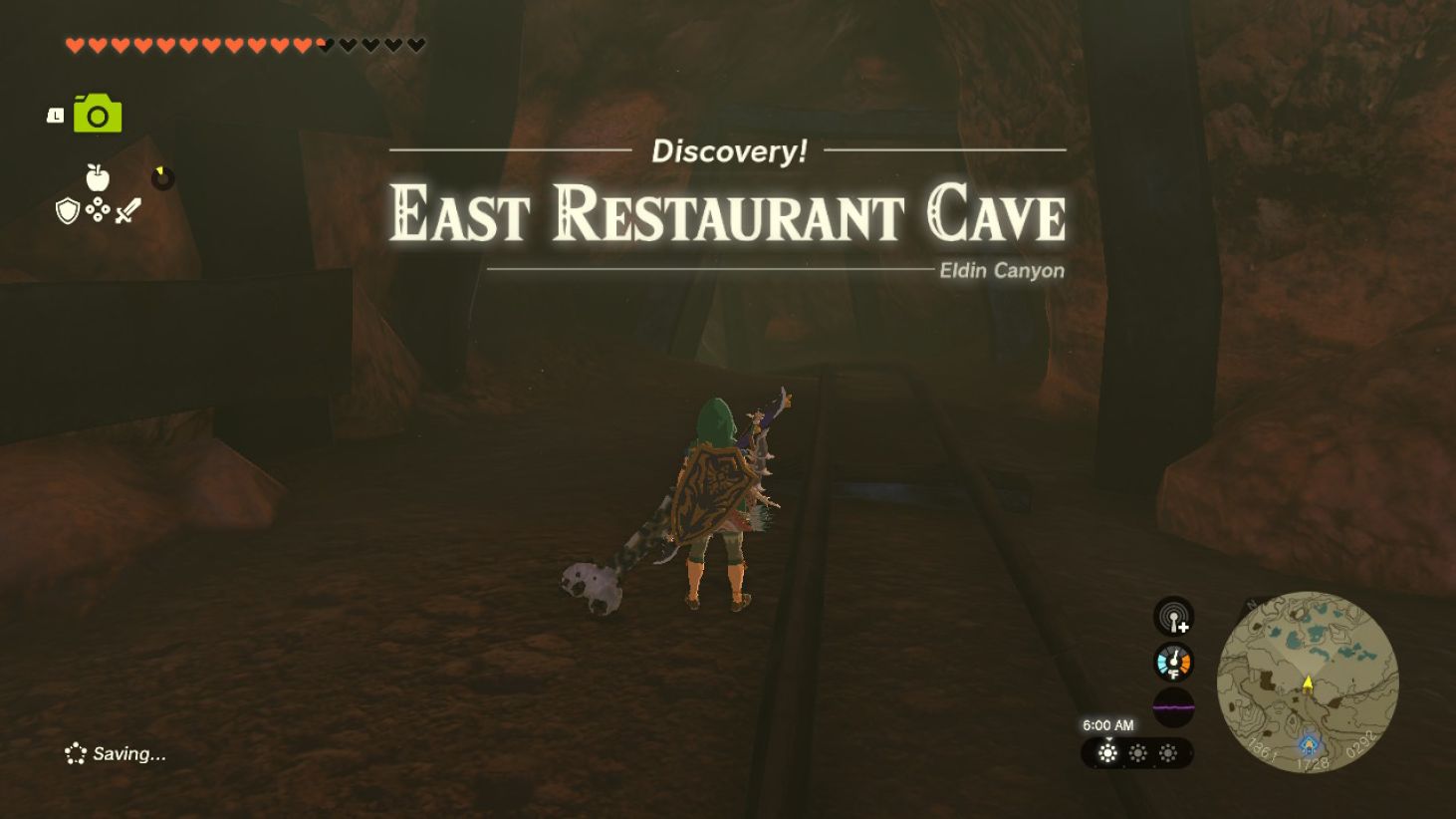Select the apple meal icon
1456x819 pixels.
(97, 177)
